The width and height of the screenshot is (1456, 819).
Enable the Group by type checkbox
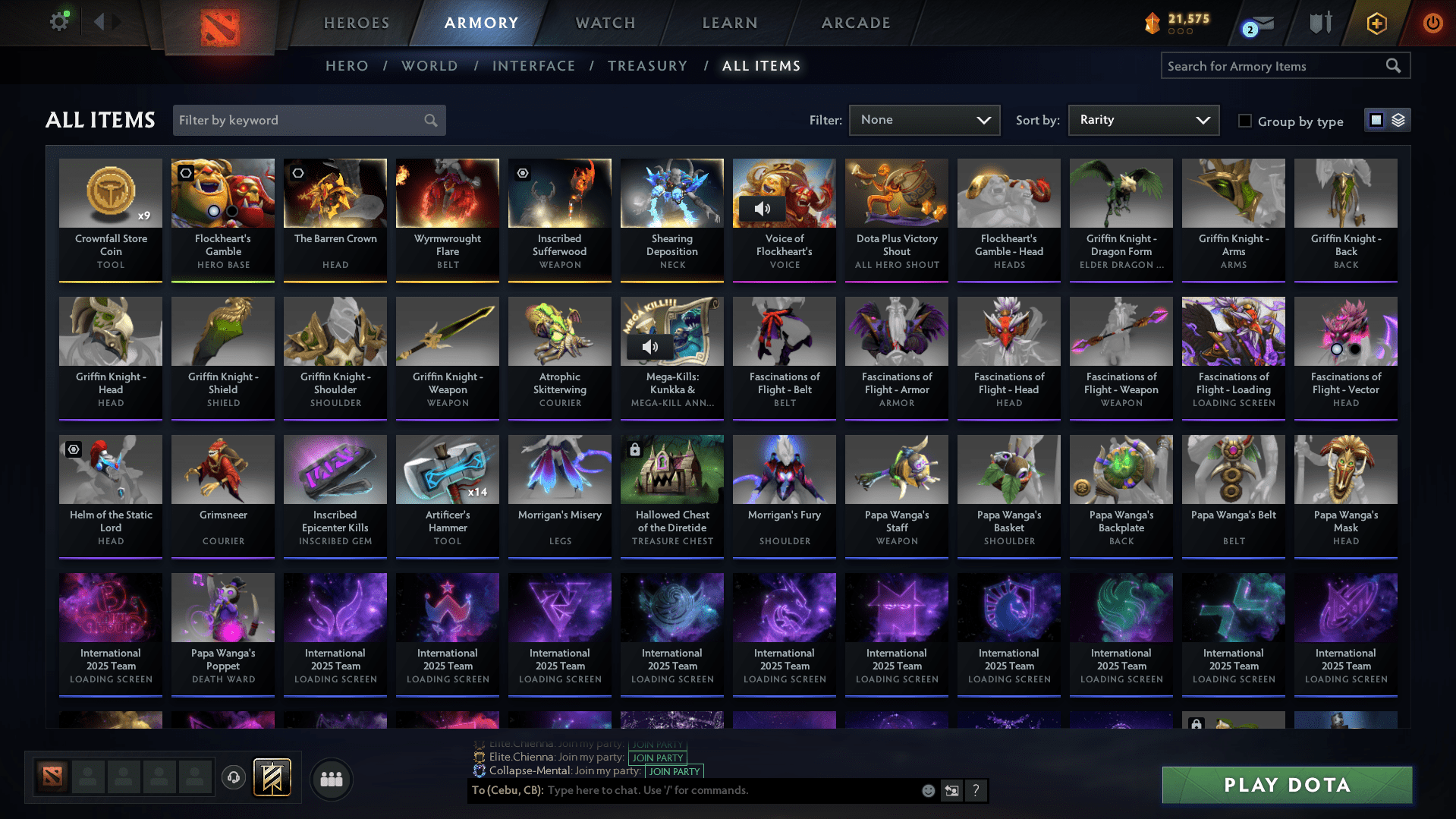[1244, 120]
